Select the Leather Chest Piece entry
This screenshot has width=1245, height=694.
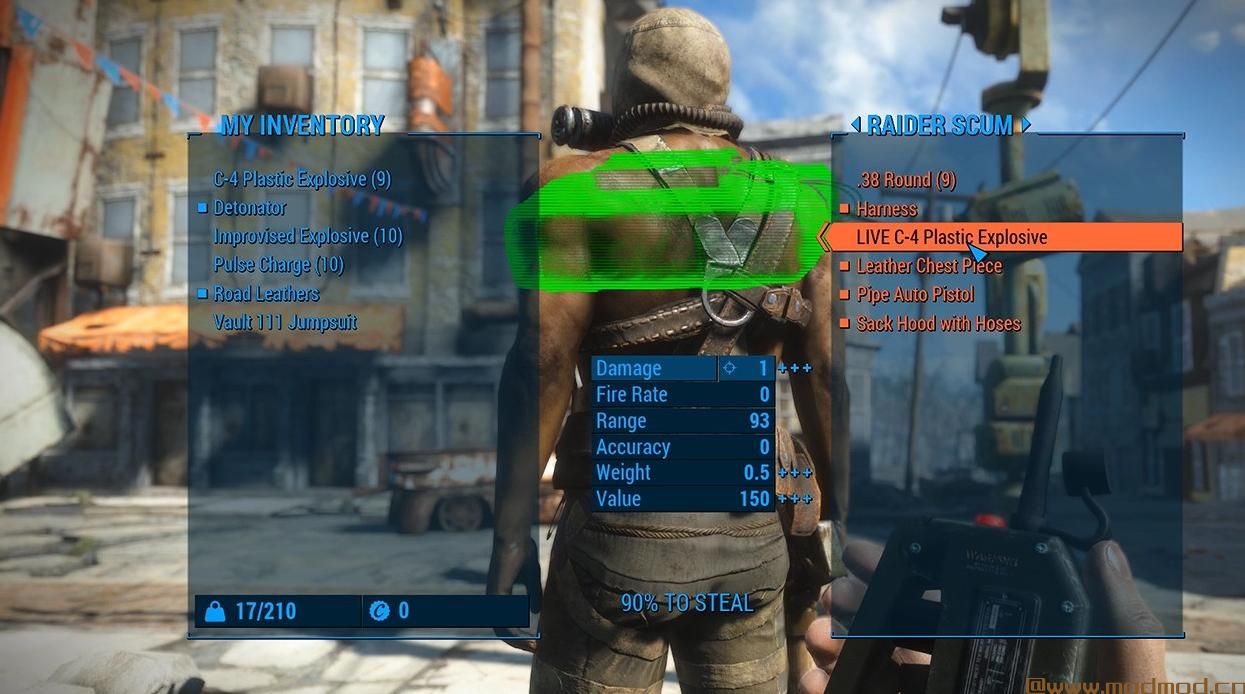(928, 266)
